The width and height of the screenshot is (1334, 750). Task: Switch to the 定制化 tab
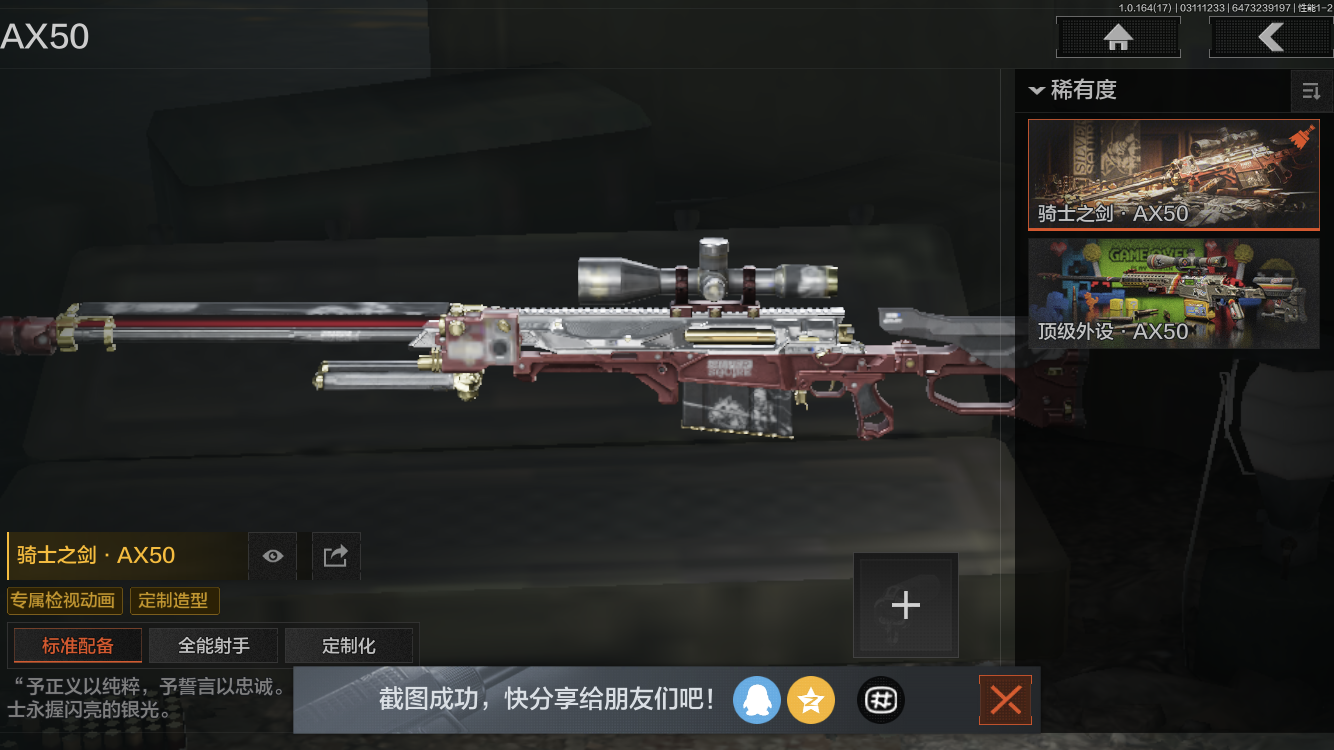349,645
